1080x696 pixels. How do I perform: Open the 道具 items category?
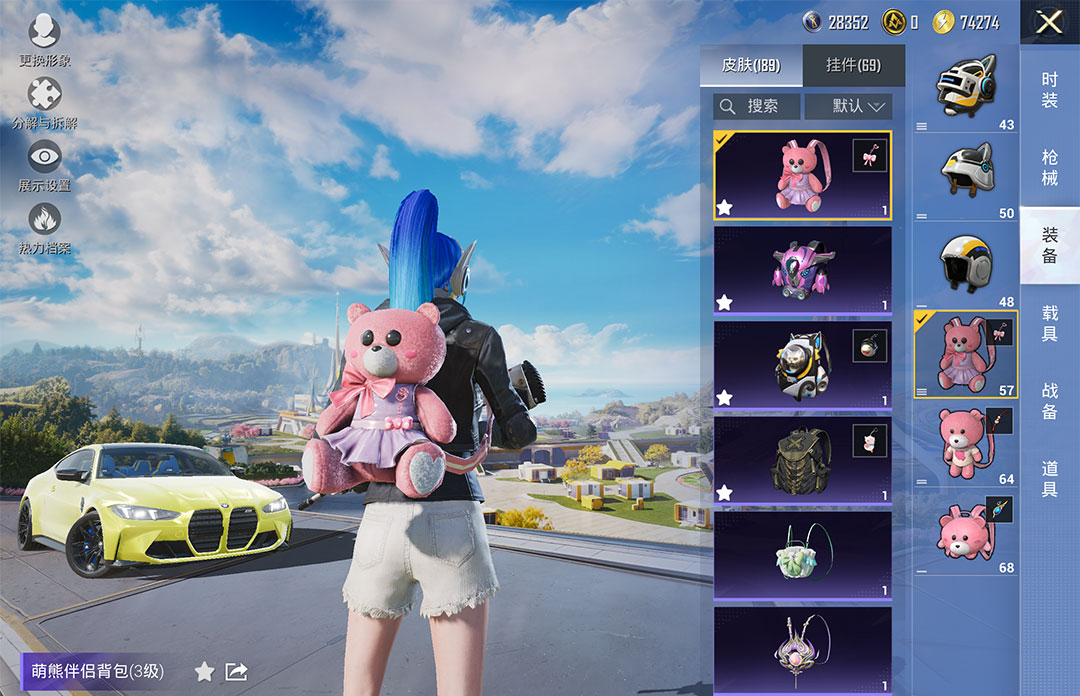1049,478
